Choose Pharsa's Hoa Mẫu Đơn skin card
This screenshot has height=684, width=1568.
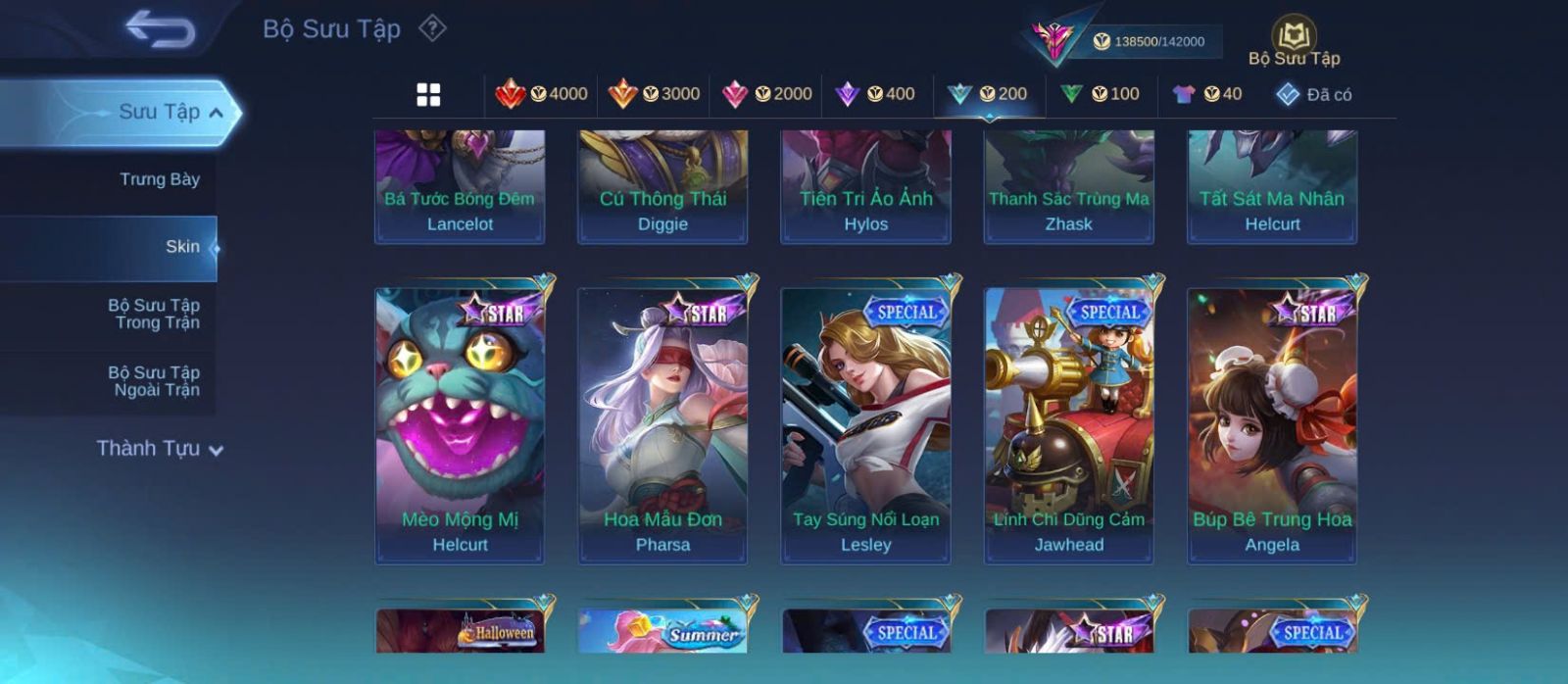(662, 424)
